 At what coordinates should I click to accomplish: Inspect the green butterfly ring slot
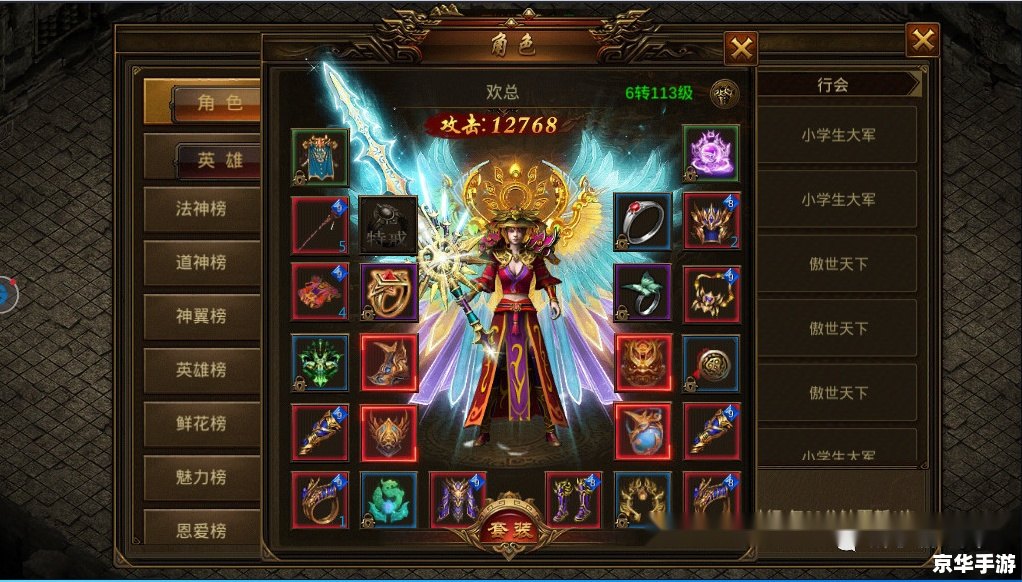[642, 292]
